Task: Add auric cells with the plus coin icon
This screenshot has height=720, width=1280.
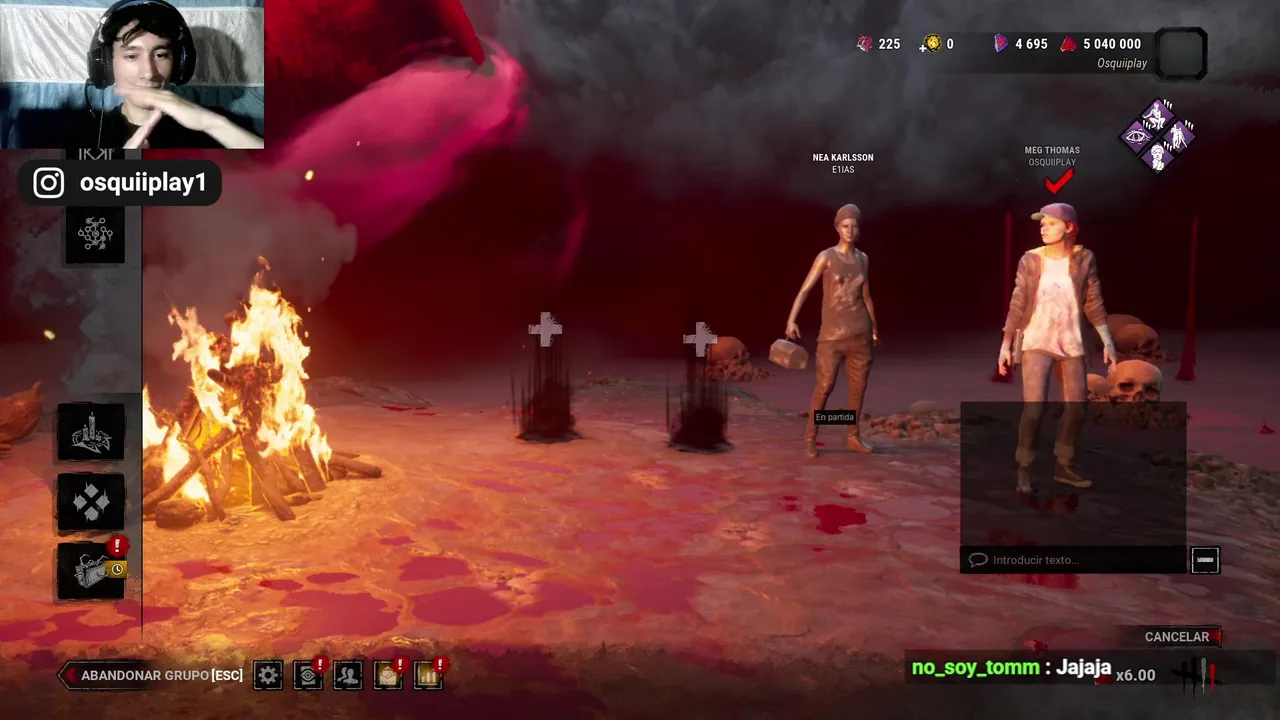Action: click(x=933, y=44)
